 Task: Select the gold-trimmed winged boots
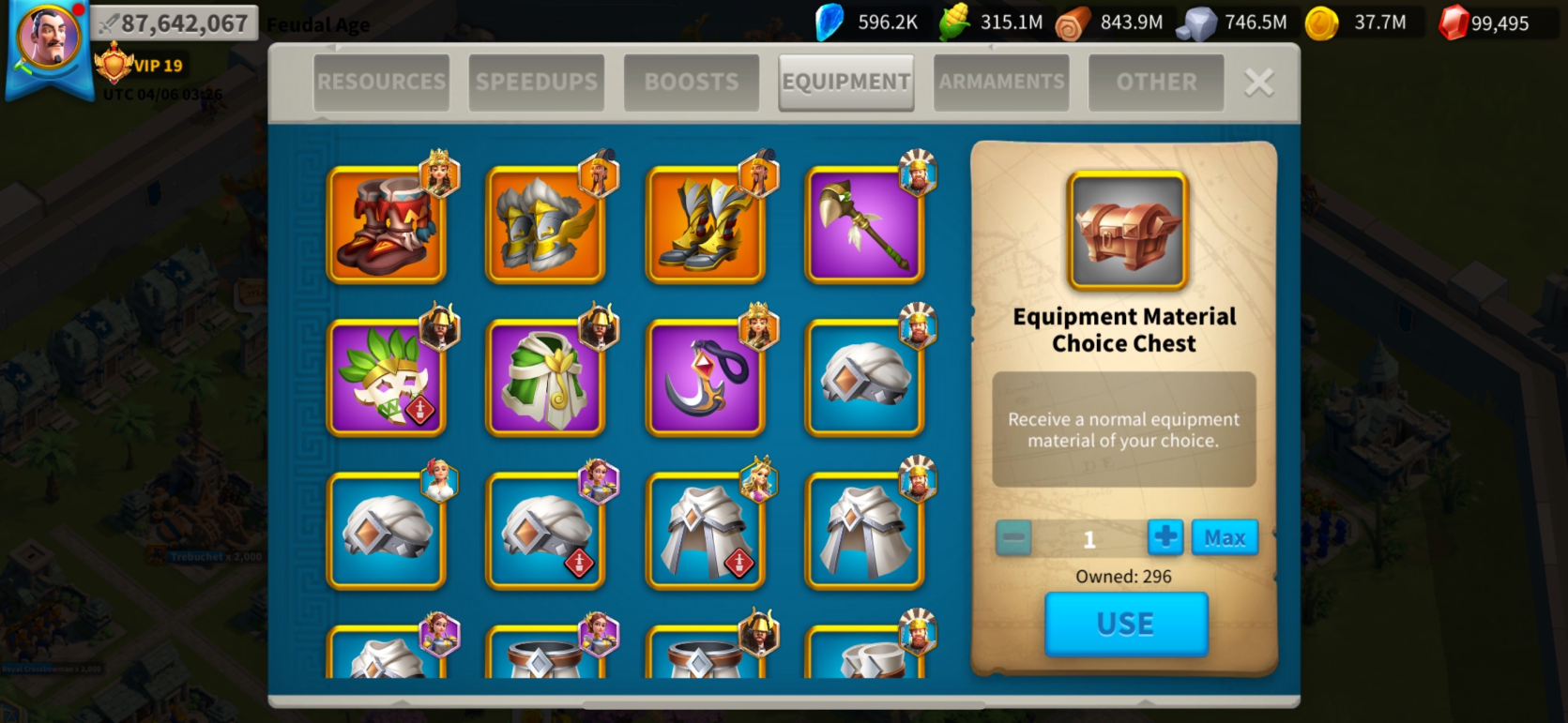[x=705, y=225]
